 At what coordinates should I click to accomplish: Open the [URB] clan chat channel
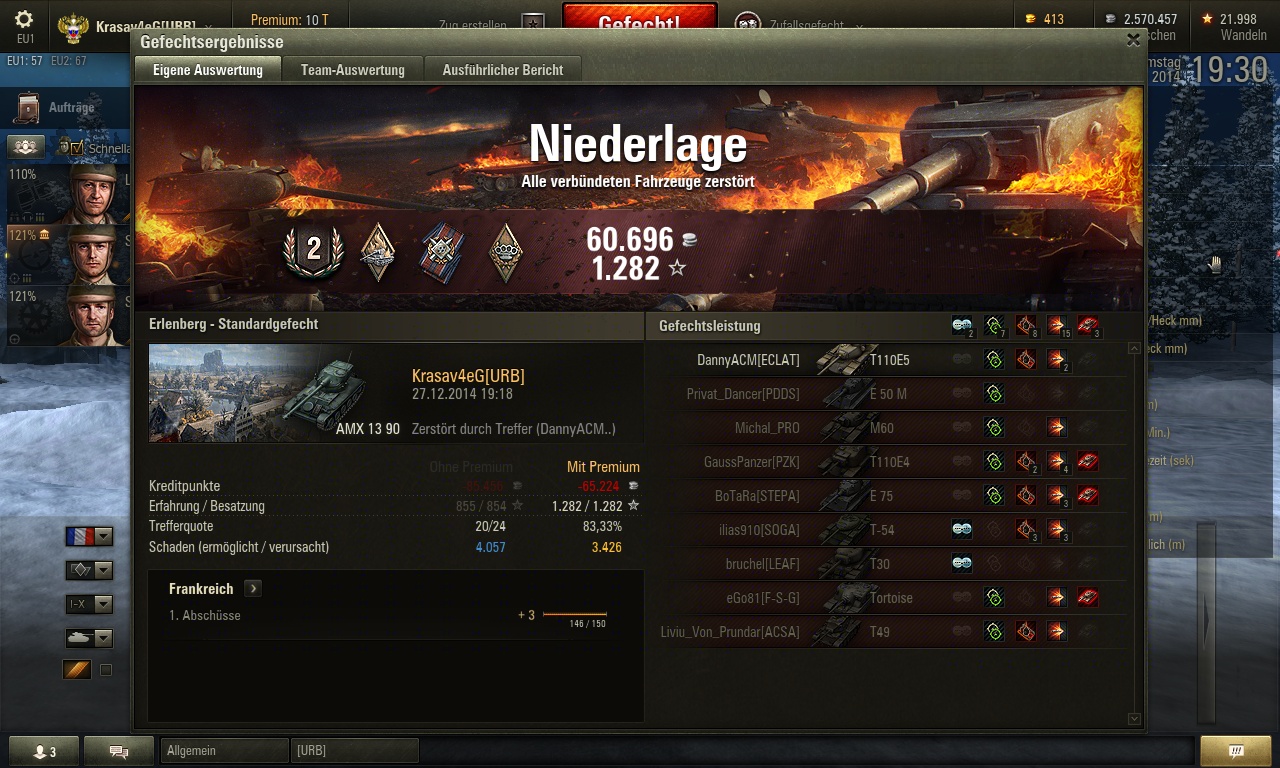[354, 750]
